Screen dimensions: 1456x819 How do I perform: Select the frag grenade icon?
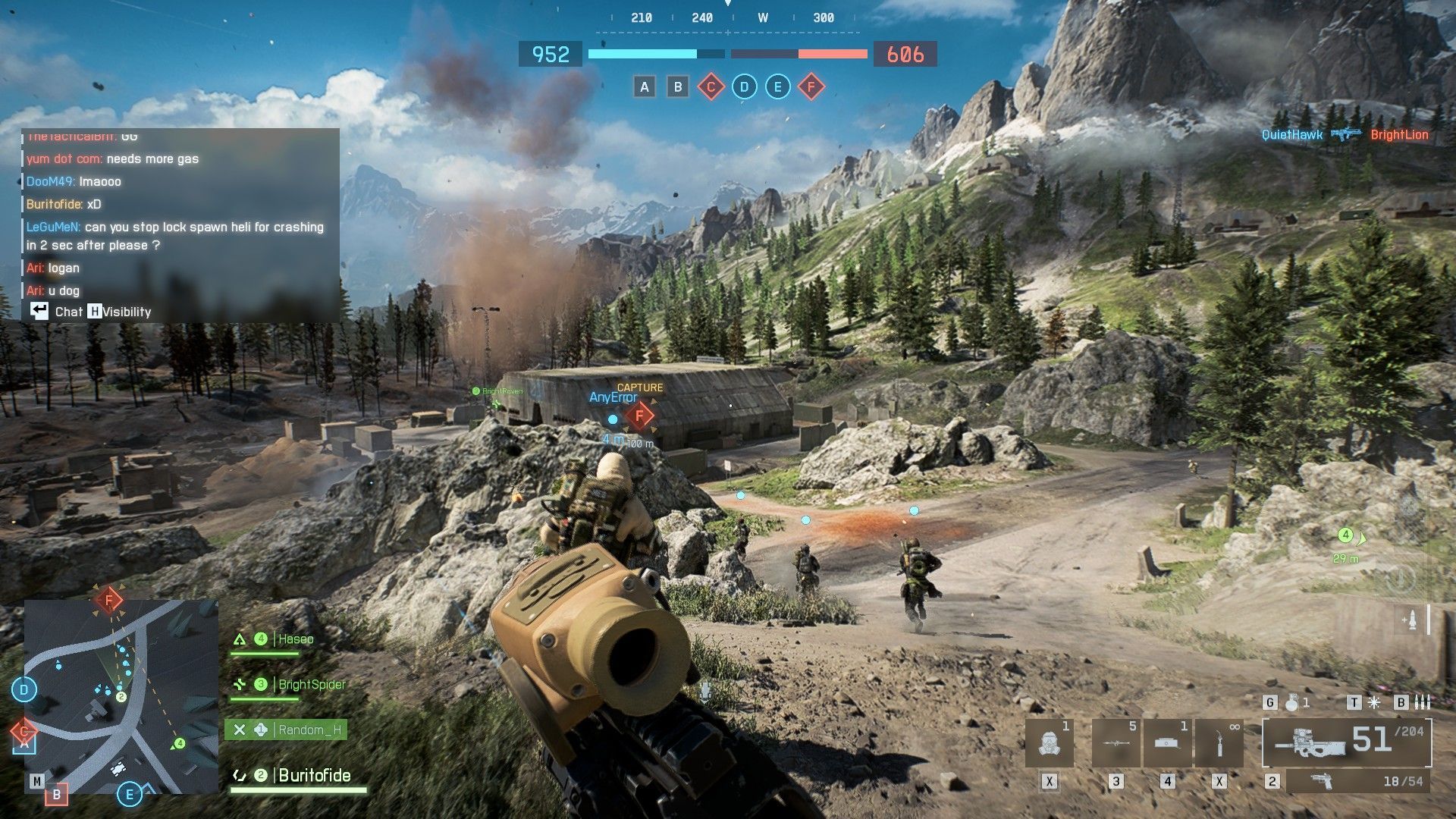coord(1292,703)
